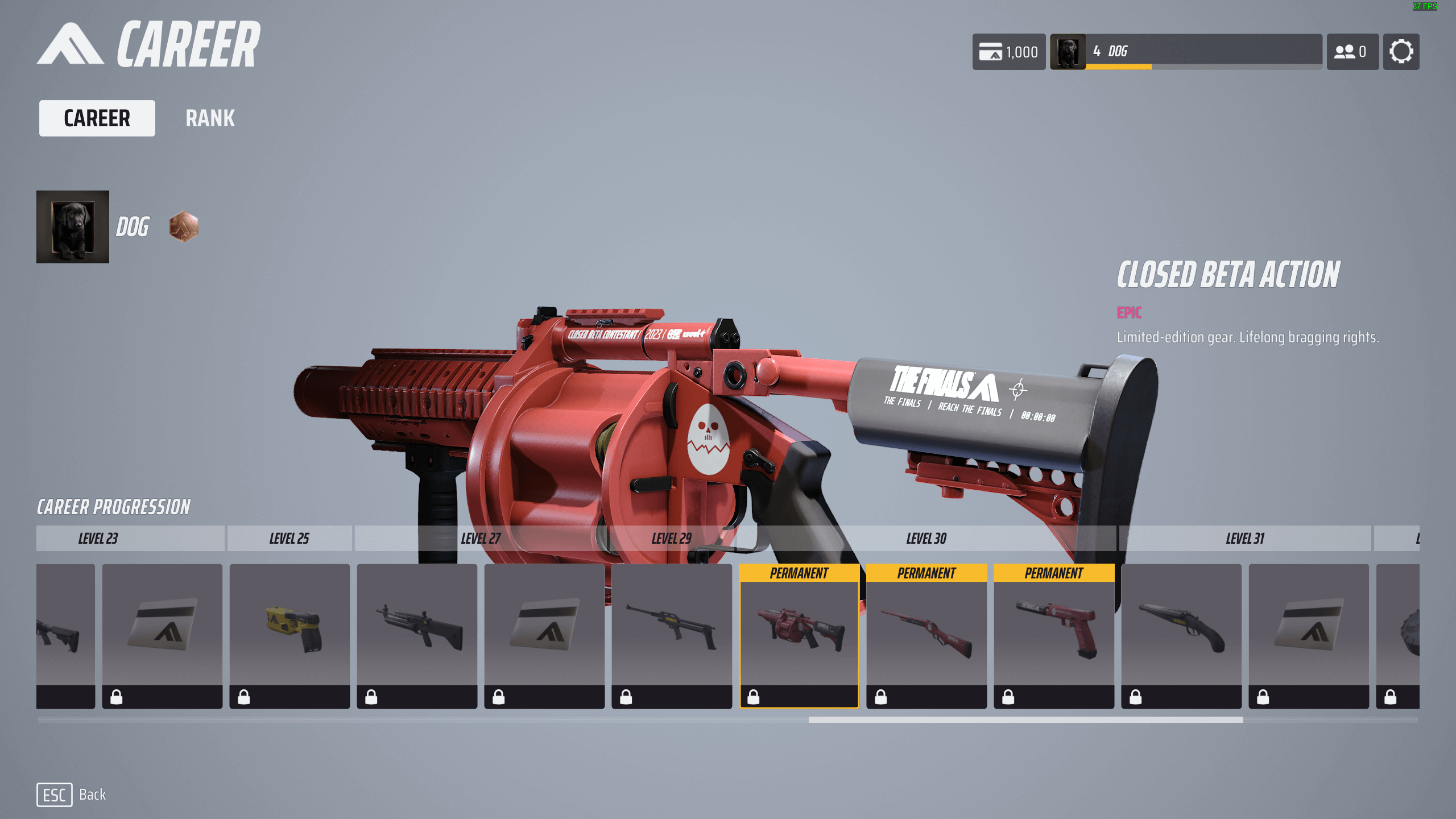The width and height of the screenshot is (1456, 819).
Task: Click the 1,000 currency balance button
Action: click(1008, 52)
